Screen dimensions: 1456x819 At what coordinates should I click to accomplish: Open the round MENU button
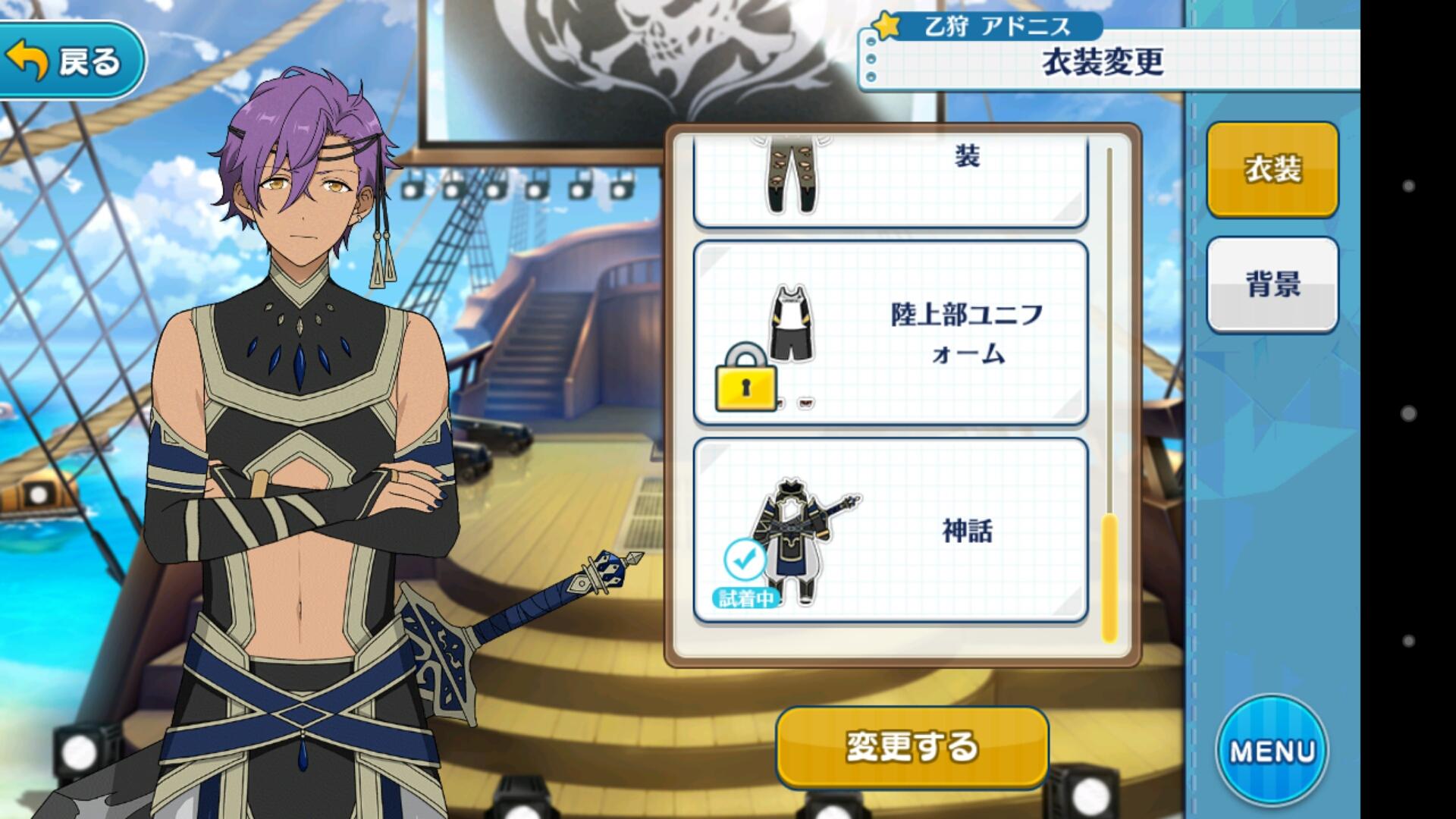click(x=1272, y=751)
